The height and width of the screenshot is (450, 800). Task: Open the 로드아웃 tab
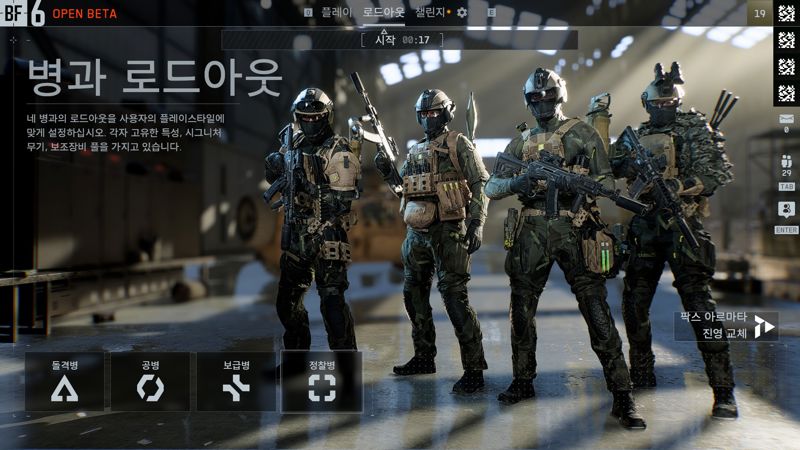384,13
